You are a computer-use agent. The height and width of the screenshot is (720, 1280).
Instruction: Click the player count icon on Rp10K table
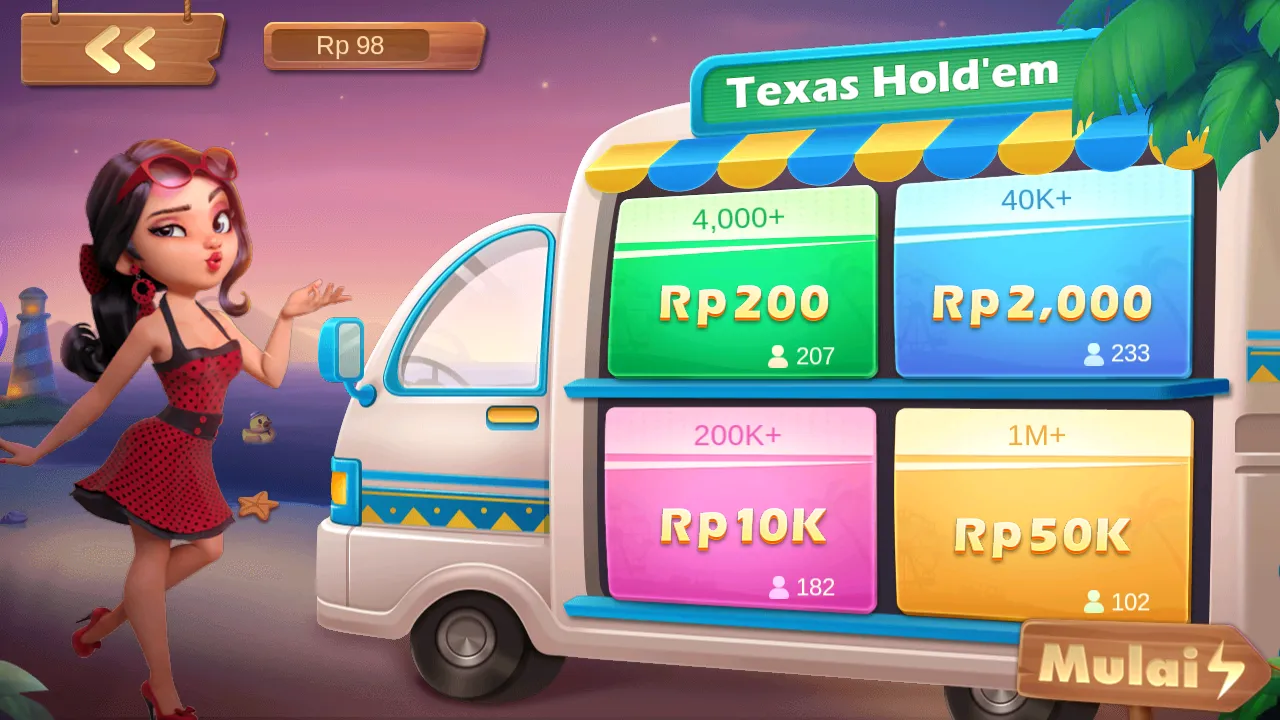pos(777,589)
